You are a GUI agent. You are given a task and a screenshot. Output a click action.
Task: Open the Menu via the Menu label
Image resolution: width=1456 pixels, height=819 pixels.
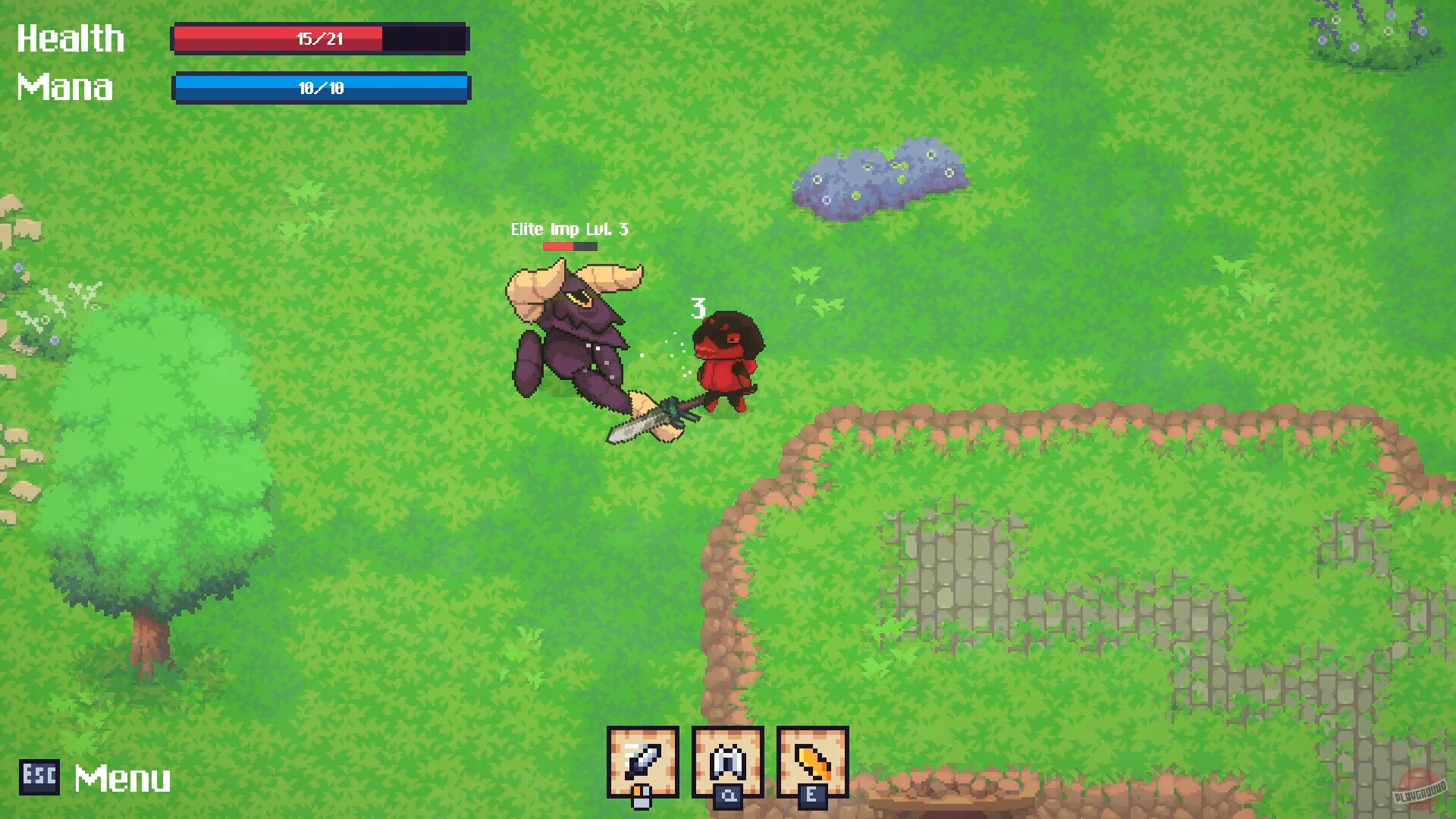(x=121, y=777)
